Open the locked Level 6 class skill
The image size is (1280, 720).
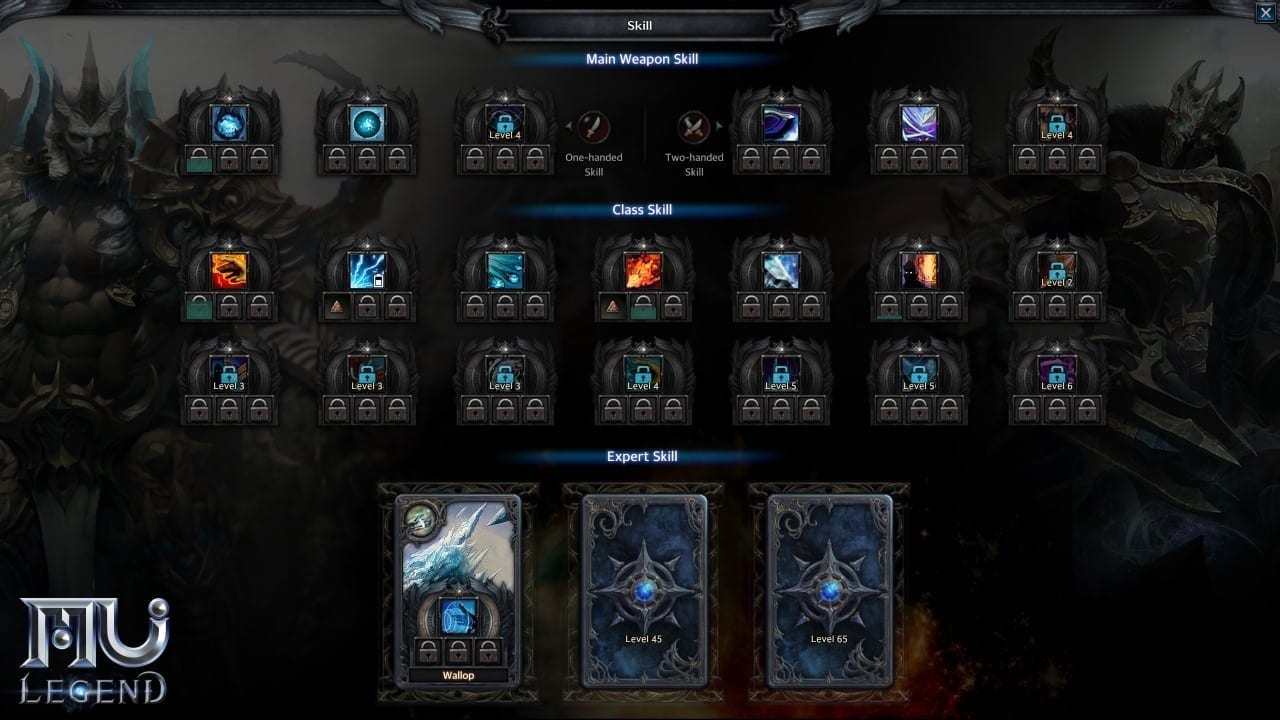coord(1056,374)
